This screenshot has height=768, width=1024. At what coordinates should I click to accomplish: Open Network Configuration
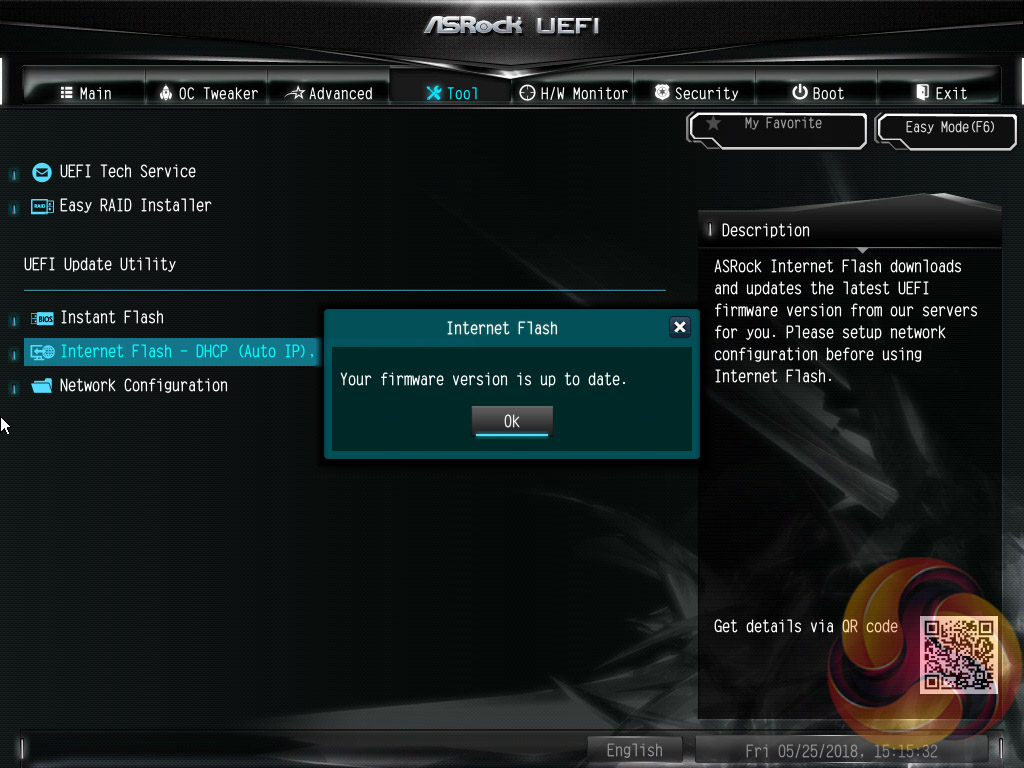pos(143,385)
